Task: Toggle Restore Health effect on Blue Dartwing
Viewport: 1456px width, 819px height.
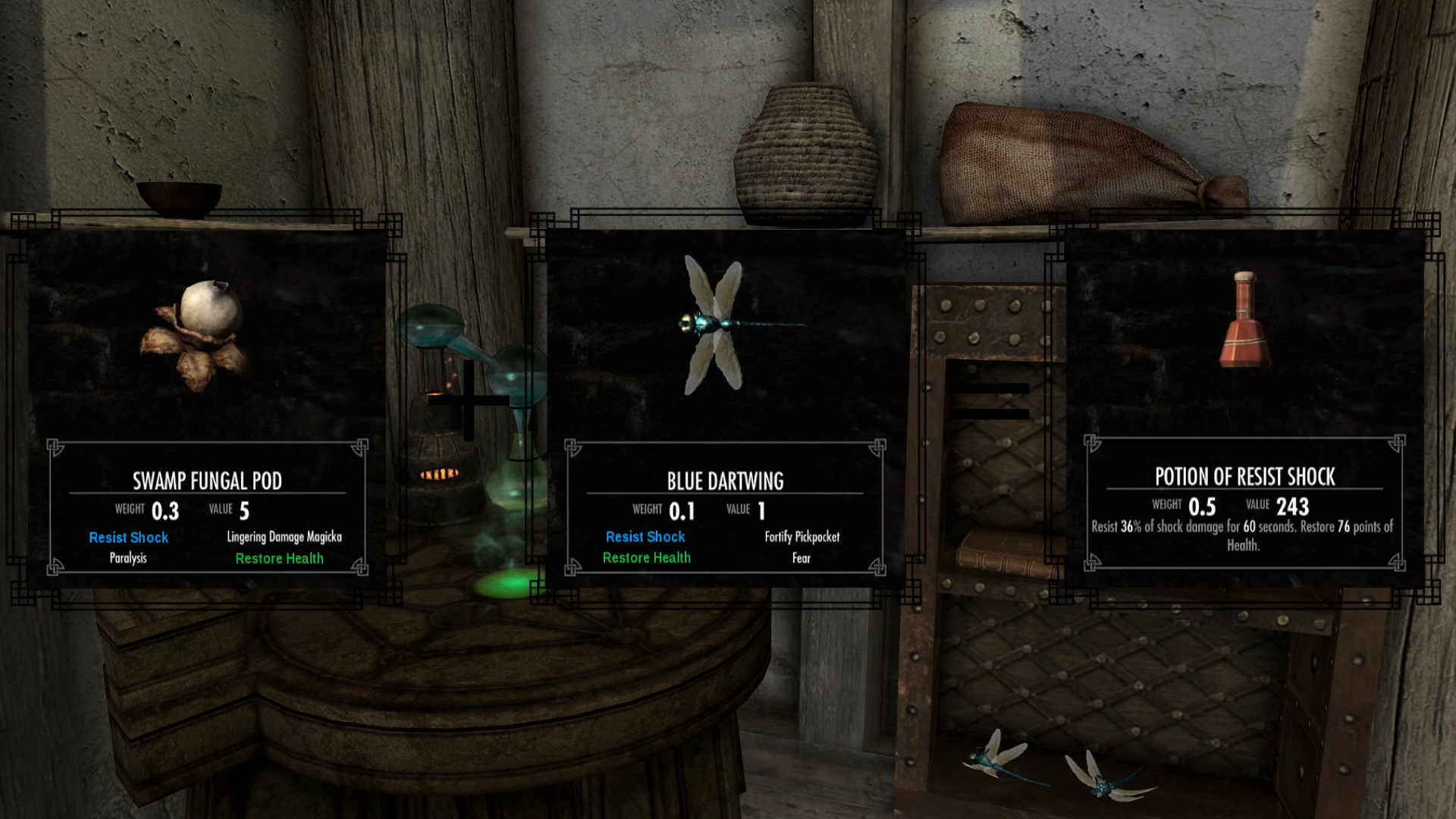Action: pos(646,558)
